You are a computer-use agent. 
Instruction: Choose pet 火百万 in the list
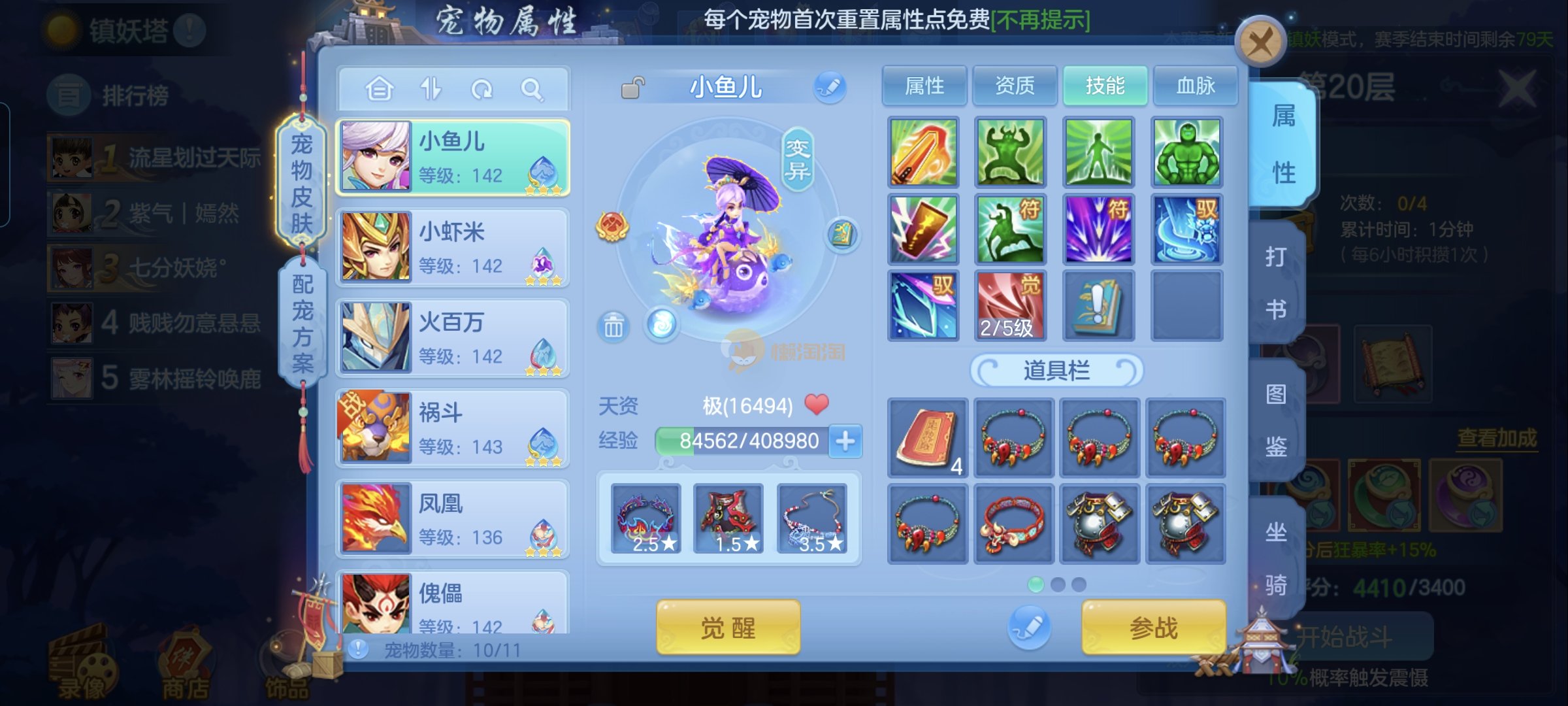(x=452, y=338)
